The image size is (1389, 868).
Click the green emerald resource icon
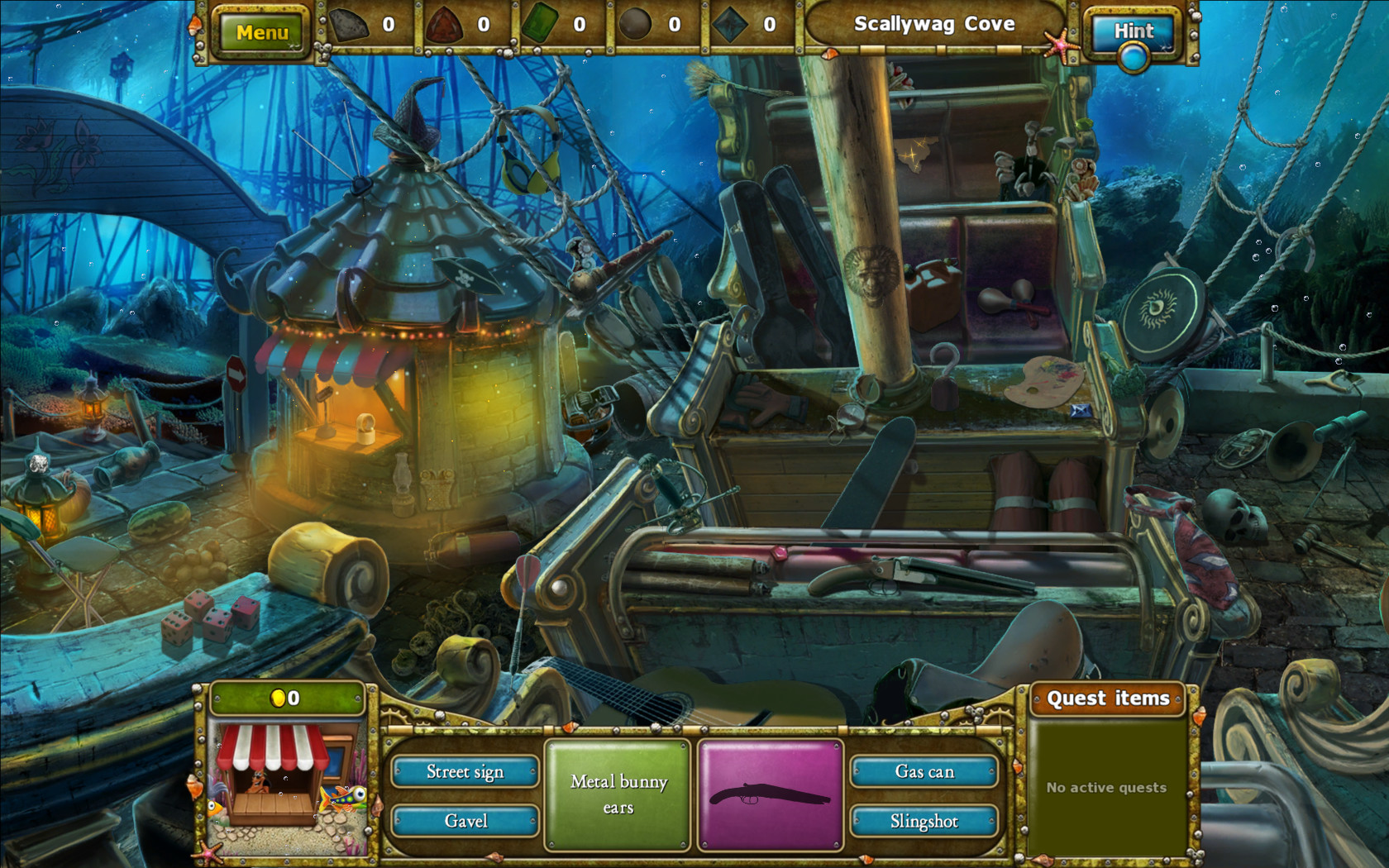539,24
